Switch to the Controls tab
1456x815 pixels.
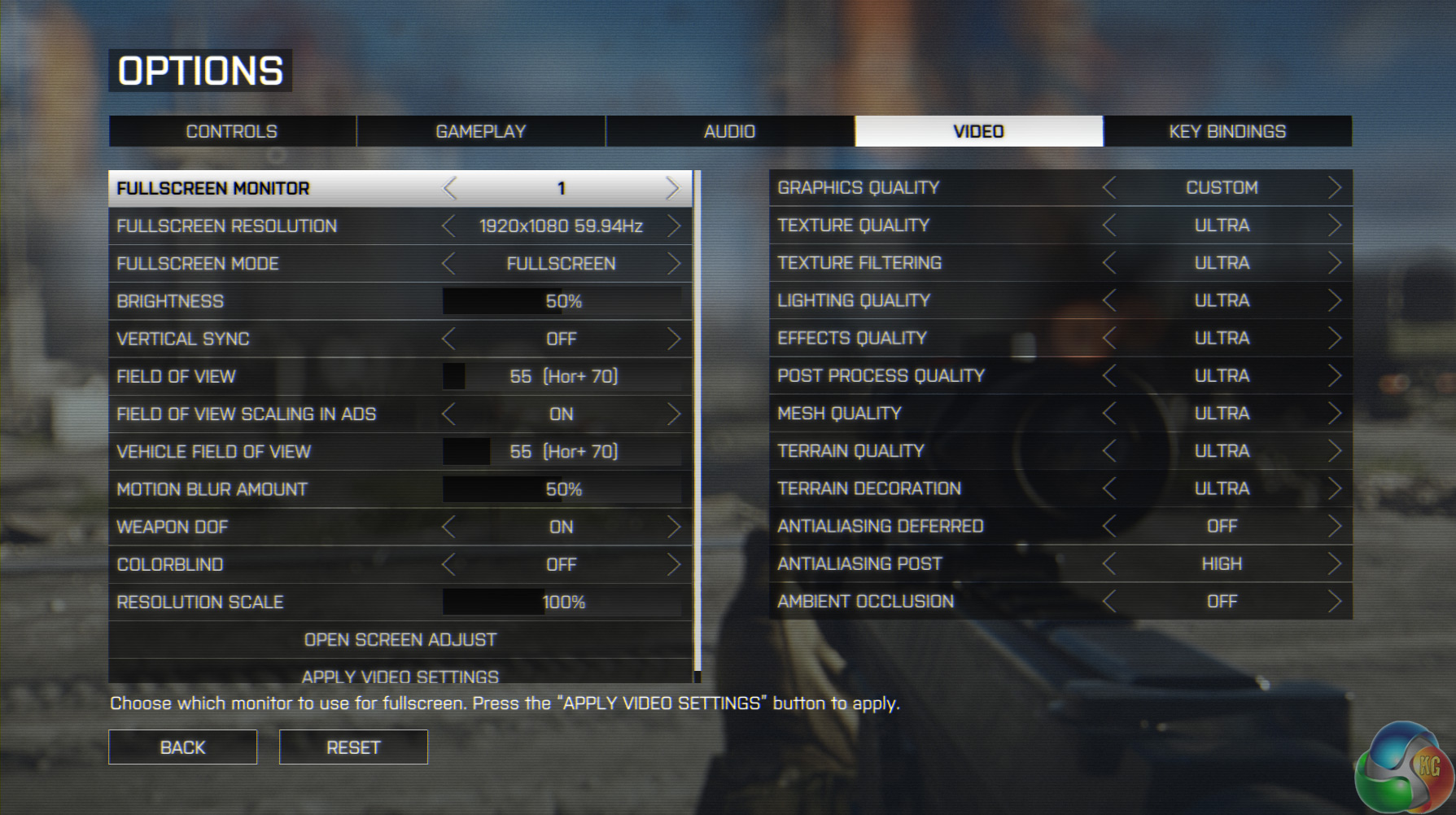232,131
